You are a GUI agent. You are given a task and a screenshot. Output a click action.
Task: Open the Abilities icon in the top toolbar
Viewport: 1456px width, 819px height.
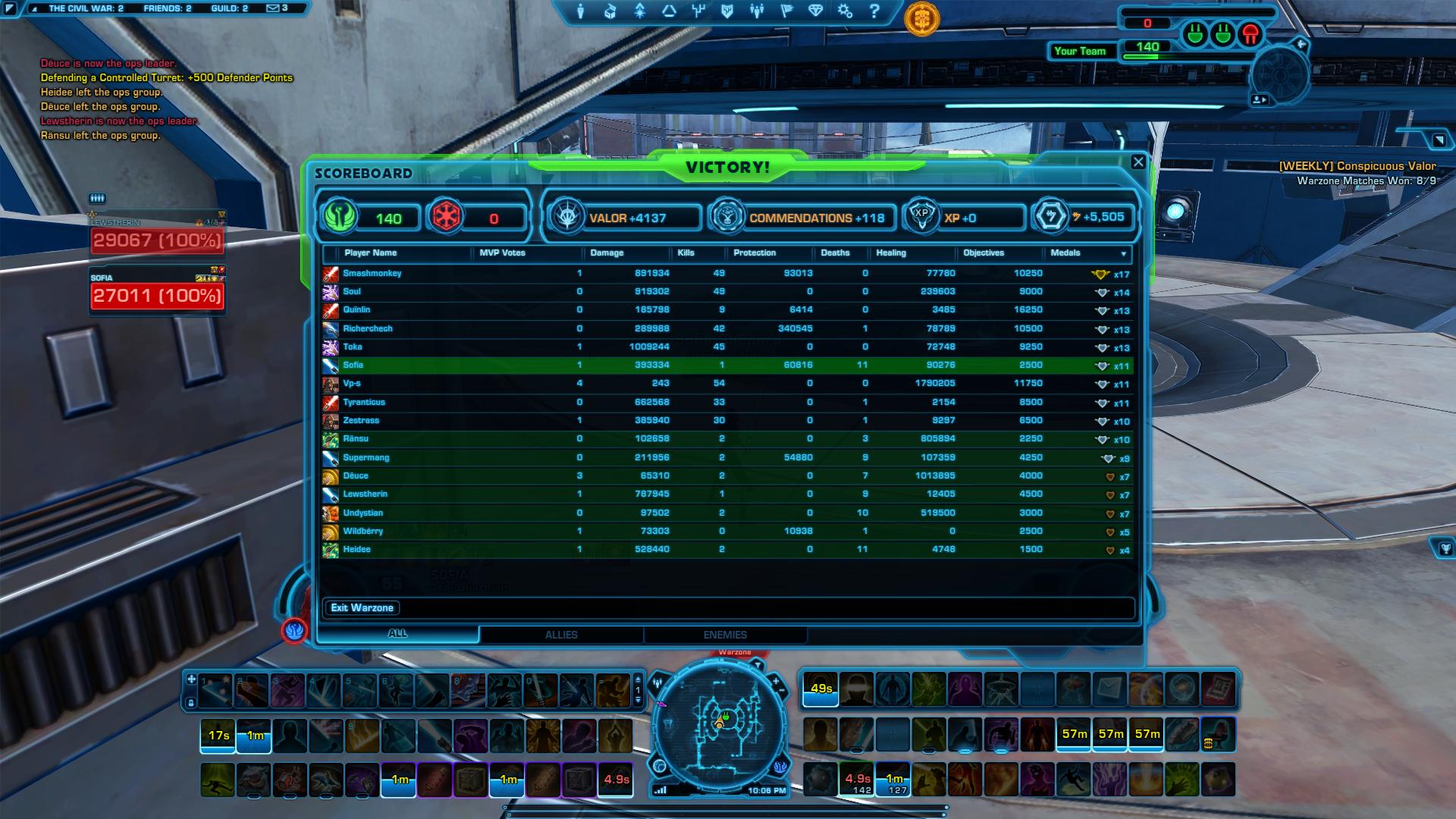(x=639, y=11)
